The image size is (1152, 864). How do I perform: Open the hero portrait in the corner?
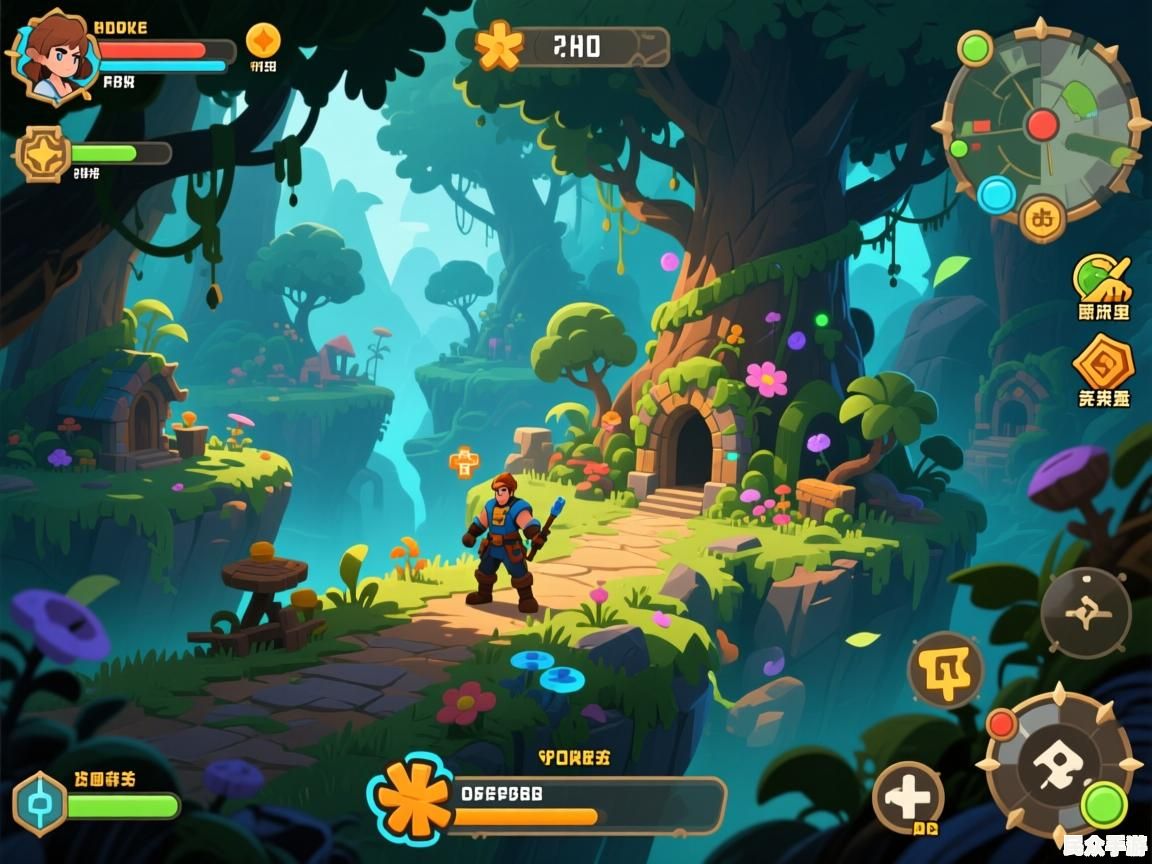[52, 55]
